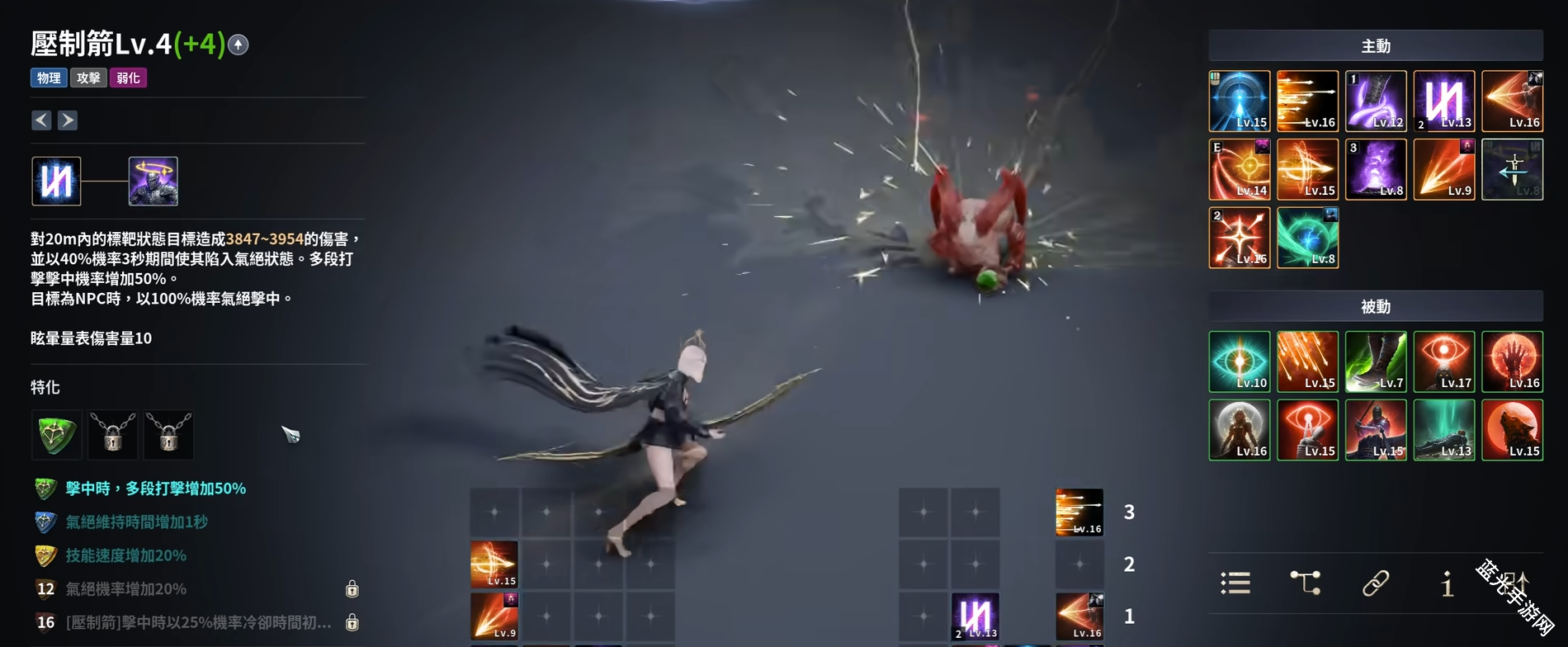Select the locked level 12 氣絕機率增加20% trait
This screenshot has height=647, width=1568.
[125, 589]
